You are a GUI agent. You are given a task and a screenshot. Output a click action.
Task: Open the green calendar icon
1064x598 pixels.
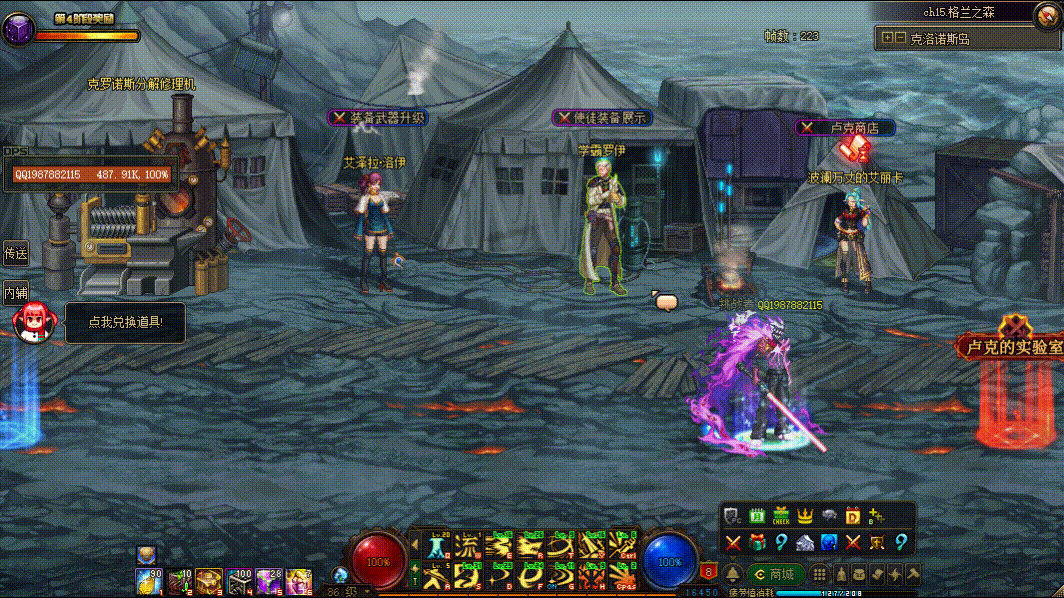click(757, 516)
